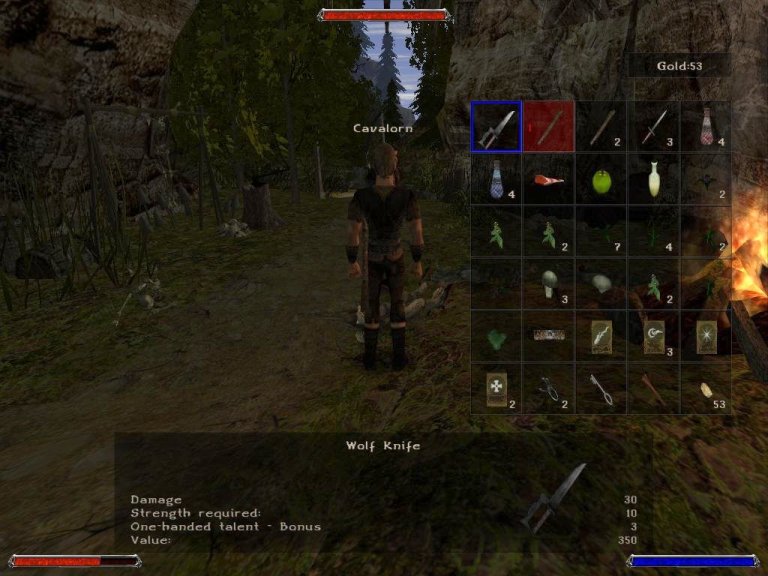Choose the crescent moon scroll stack
The height and width of the screenshot is (576, 768).
[653, 336]
